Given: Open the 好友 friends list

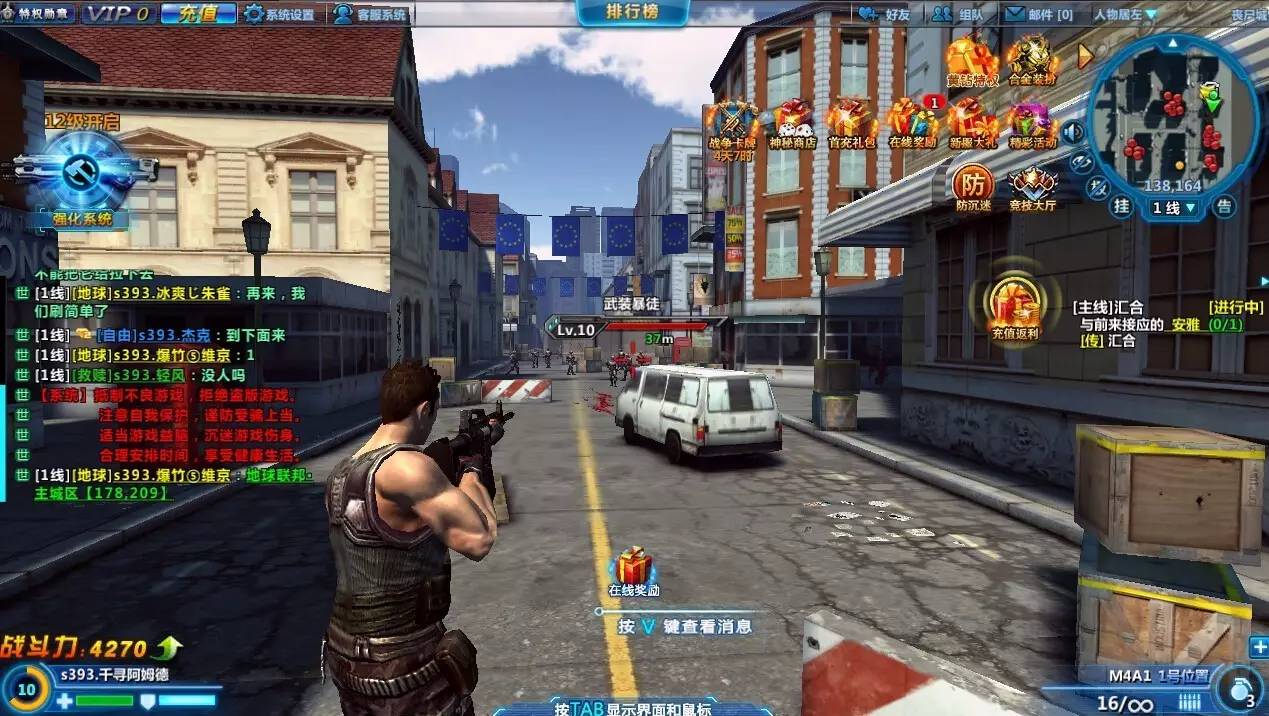Looking at the screenshot, I should point(886,14).
